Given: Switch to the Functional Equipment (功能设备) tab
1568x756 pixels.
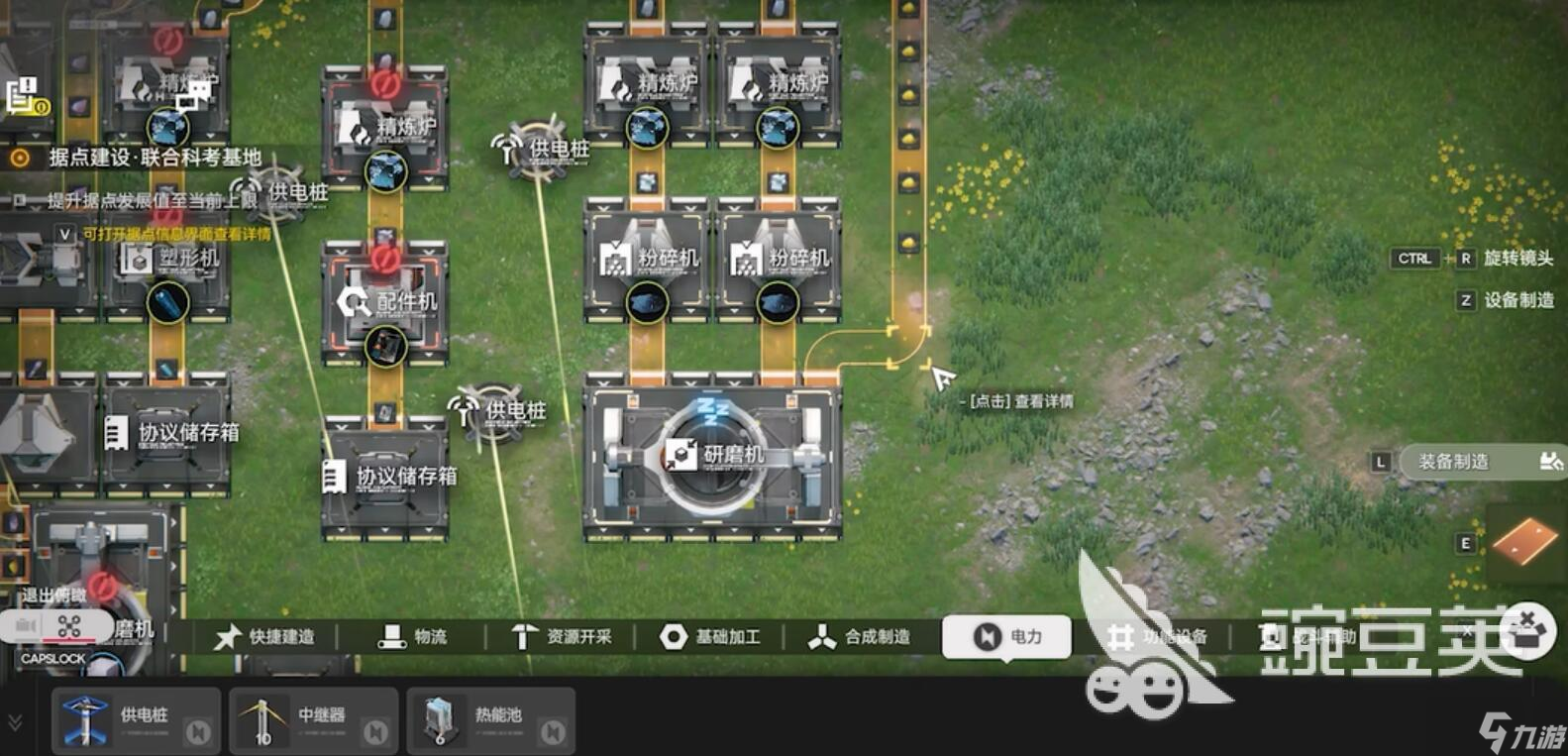Looking at the screenshot, I should [1157, 636].
